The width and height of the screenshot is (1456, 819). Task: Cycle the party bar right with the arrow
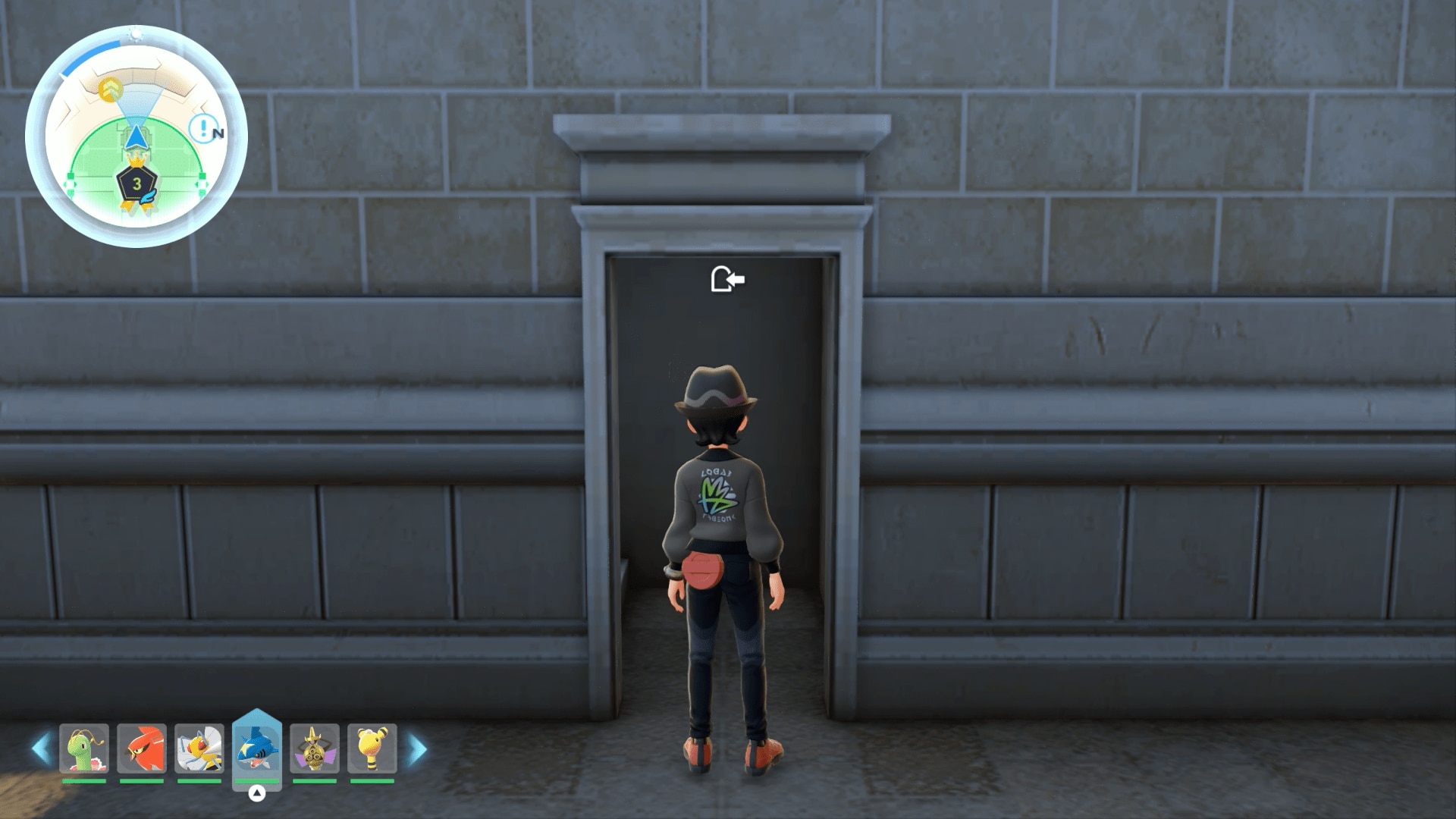(x=417, y=748)
